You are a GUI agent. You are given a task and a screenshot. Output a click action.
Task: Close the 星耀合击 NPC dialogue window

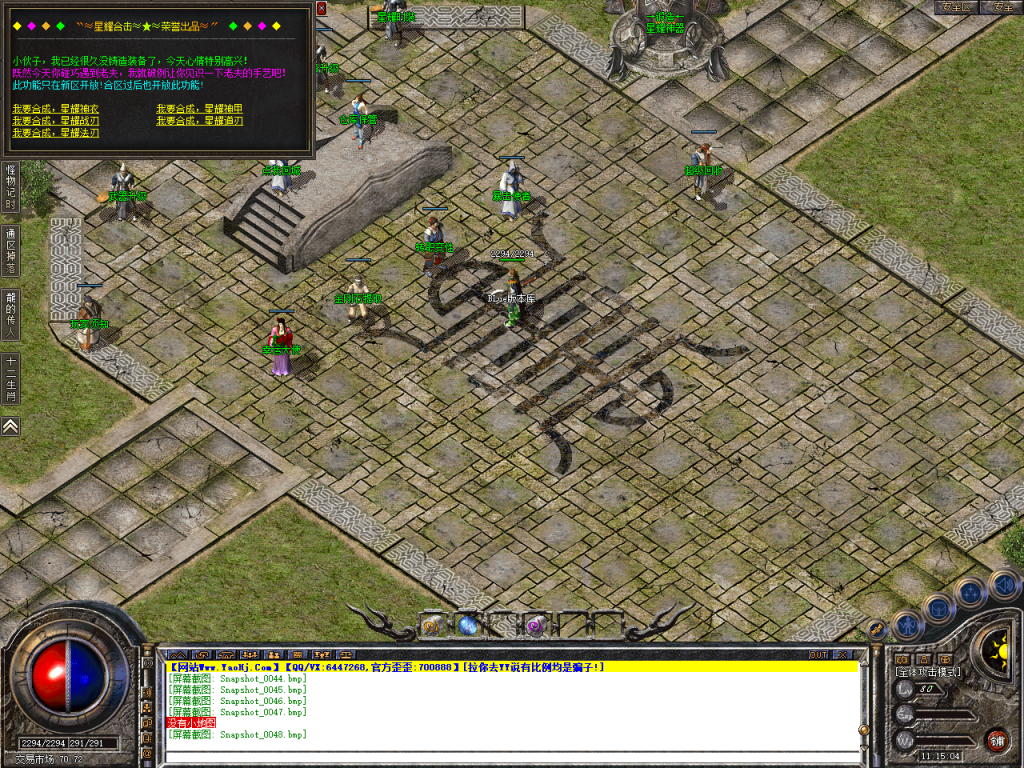click(x=321, y=8)
